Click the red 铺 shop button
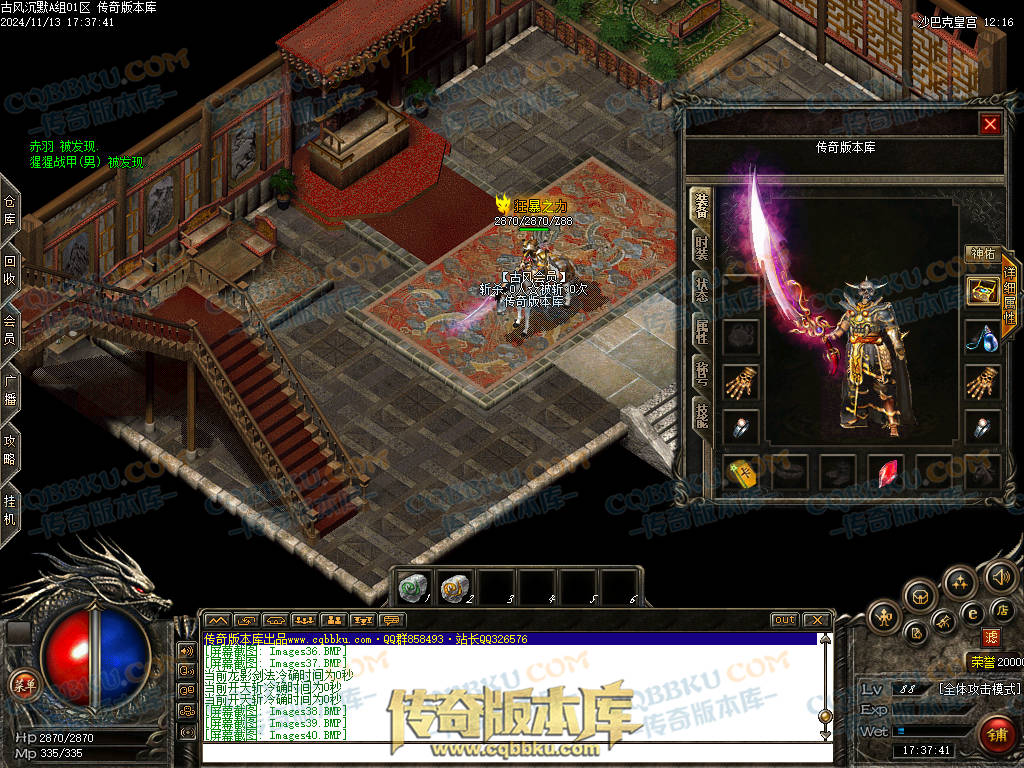This screenshot has width=1024, height=768. tap(994, 731)
